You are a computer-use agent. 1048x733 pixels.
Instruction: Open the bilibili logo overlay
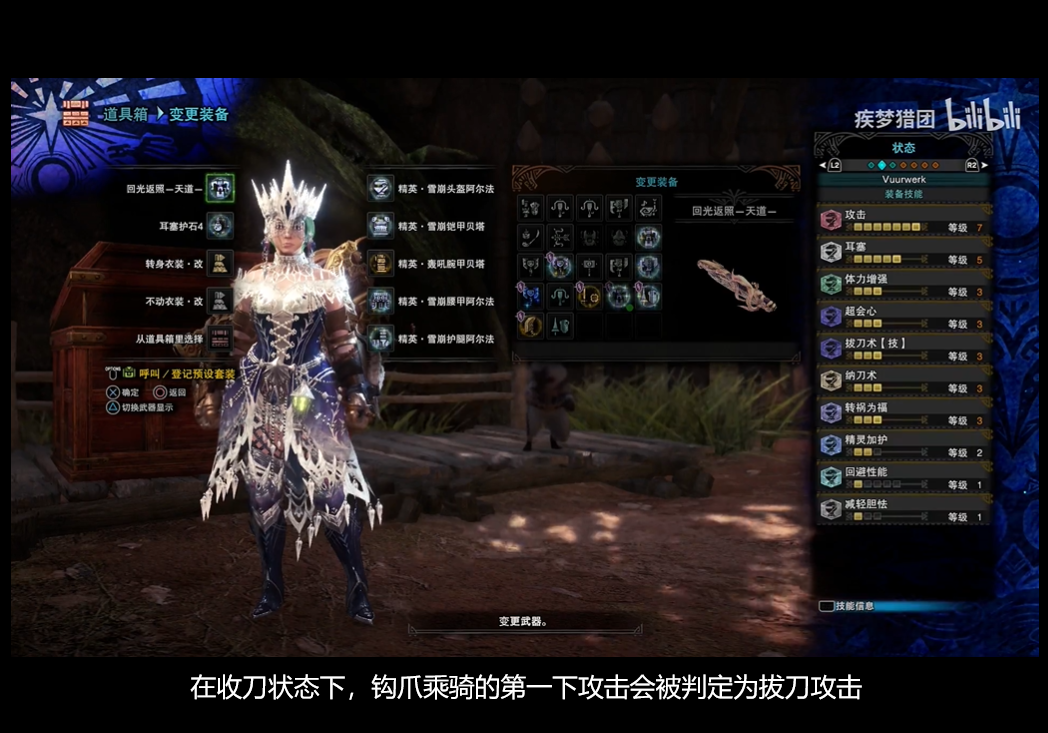(x=983, y=117)
